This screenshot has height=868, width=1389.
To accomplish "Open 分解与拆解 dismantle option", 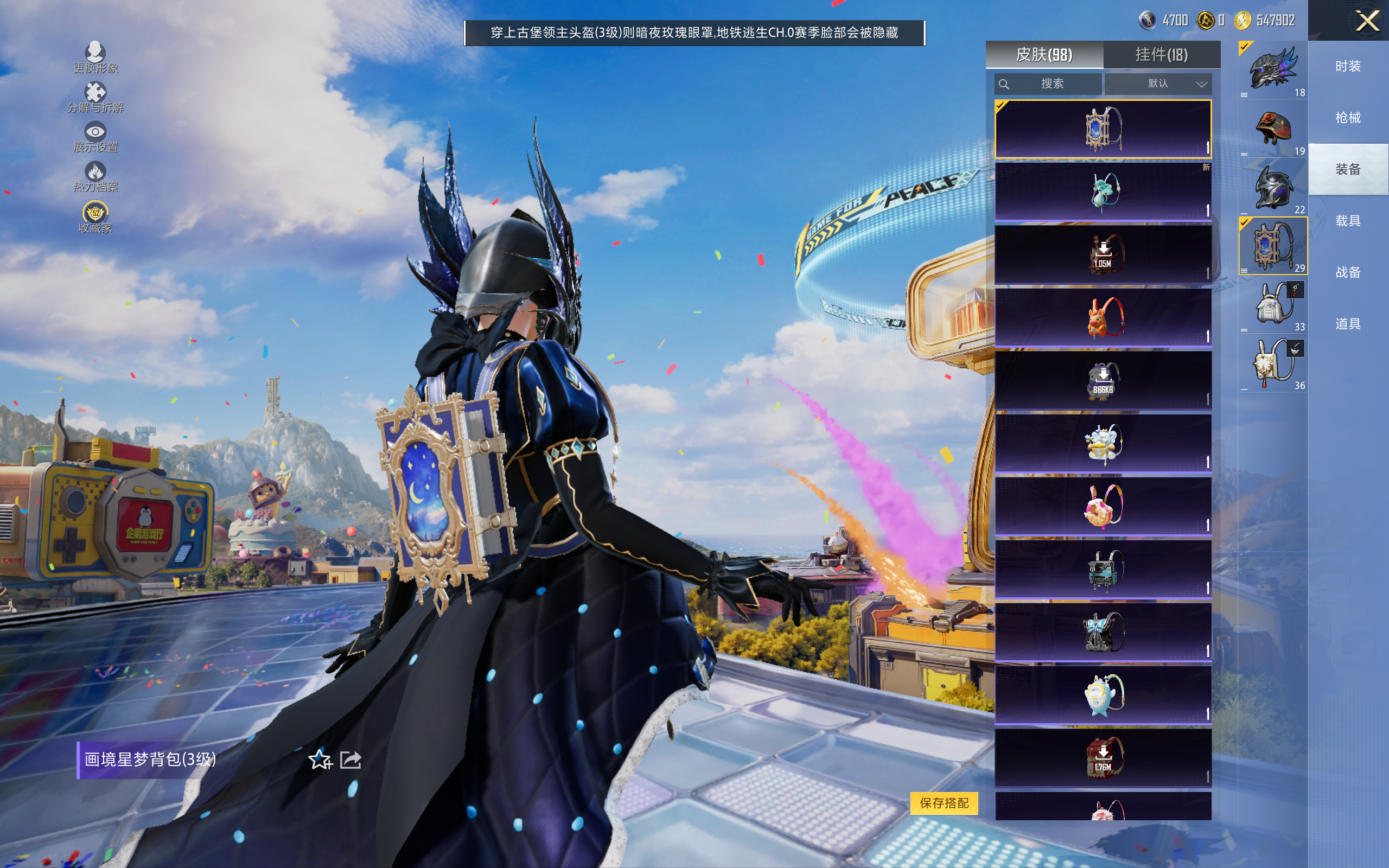I will pos(95,97).
